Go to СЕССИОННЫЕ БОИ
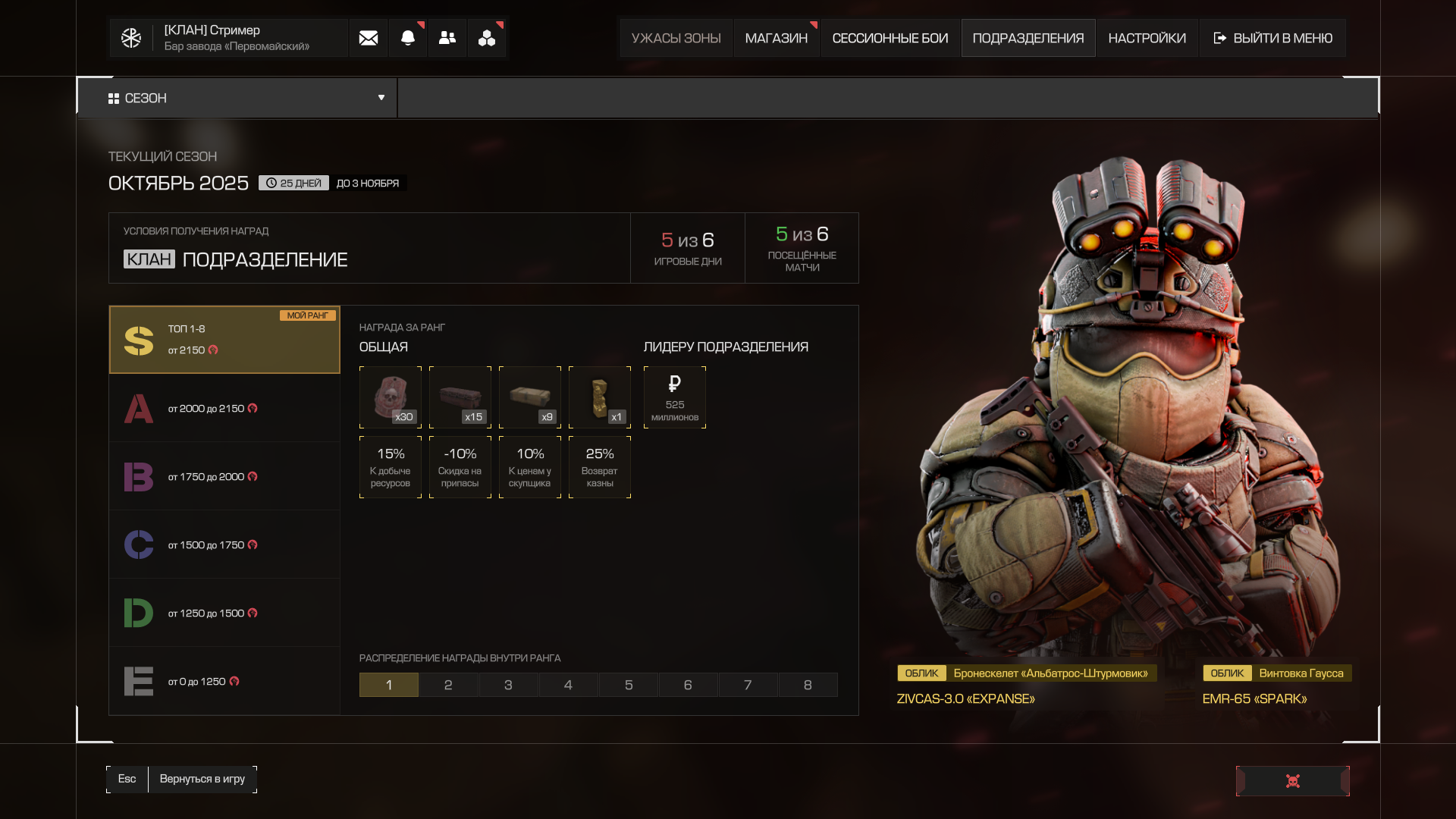This screenshot has height=819, width=1456. (x=890, y=38)
